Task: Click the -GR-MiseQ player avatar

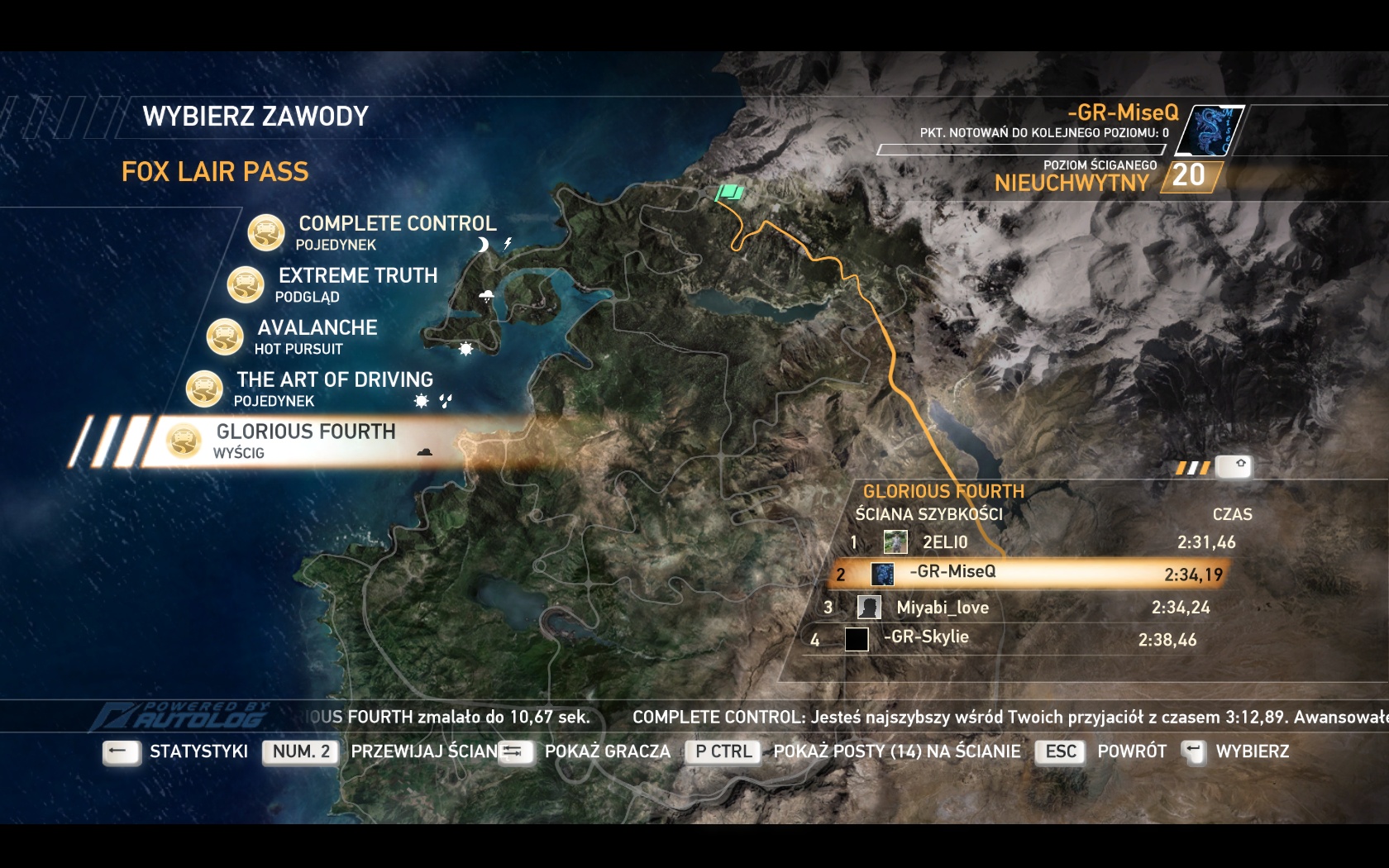Action: (x=1210, y=131)
